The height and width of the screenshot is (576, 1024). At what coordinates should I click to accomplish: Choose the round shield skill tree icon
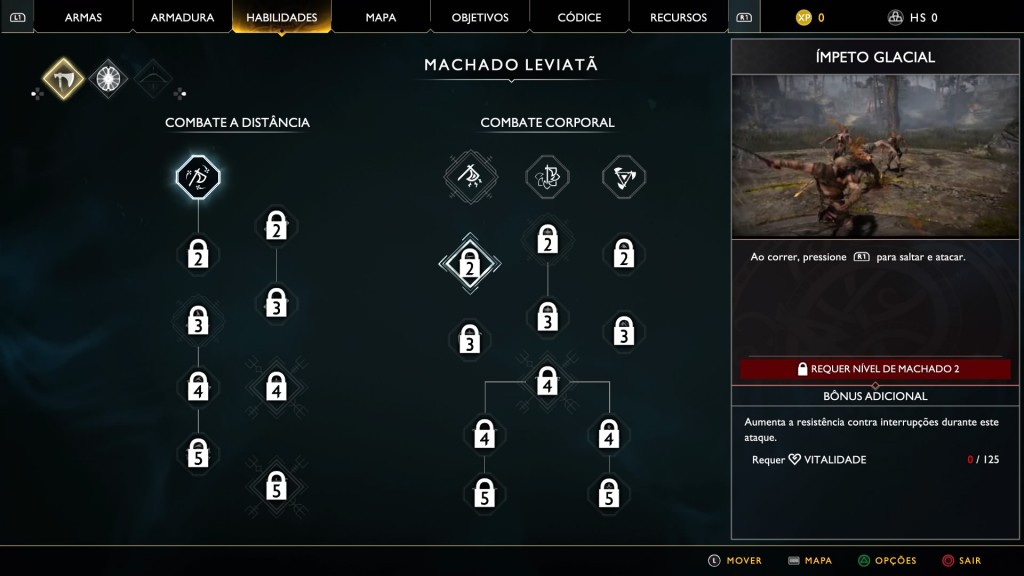coord(108,79)
